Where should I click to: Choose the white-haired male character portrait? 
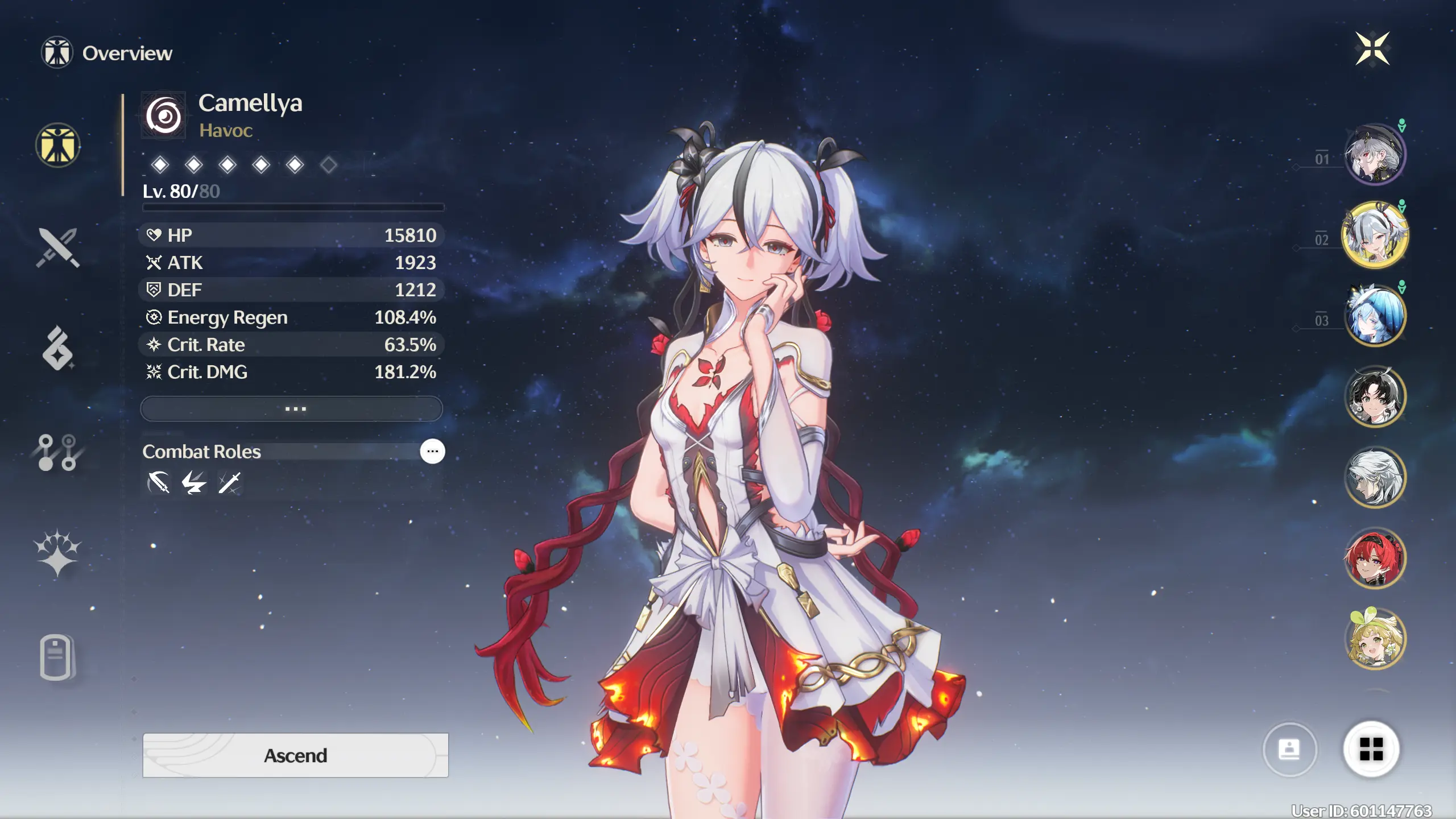pyautogui.click(x=1375, y=477)
